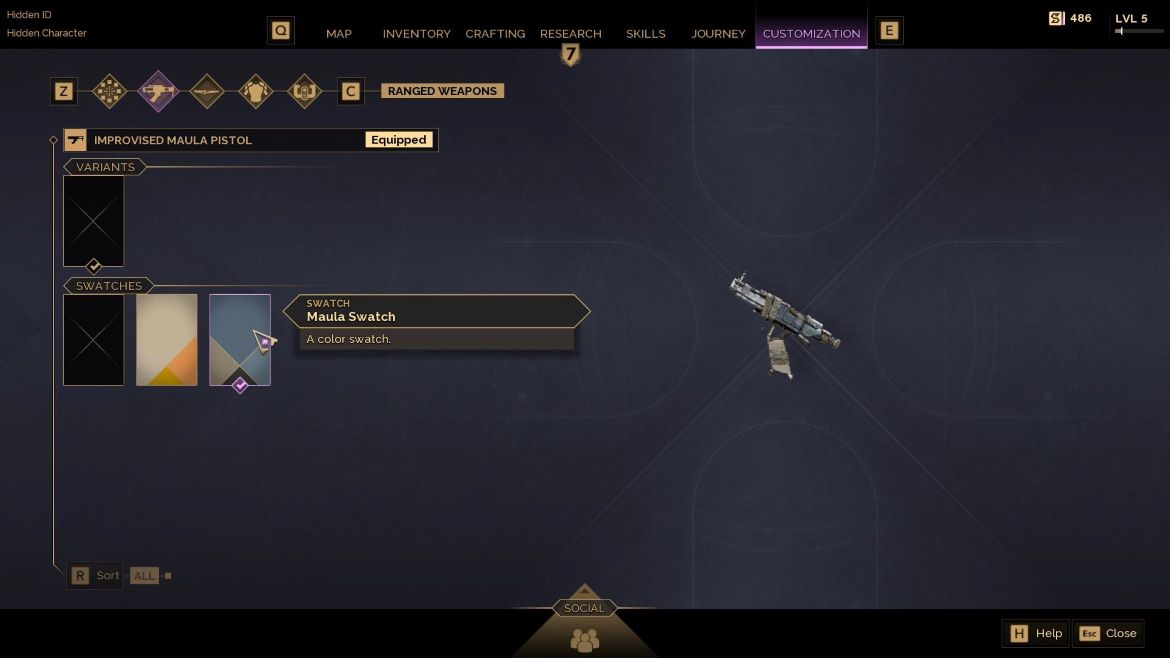Switch to the Journey tab
The width and height of the screenshot is (1170, 658).
(x=718, y=34)
